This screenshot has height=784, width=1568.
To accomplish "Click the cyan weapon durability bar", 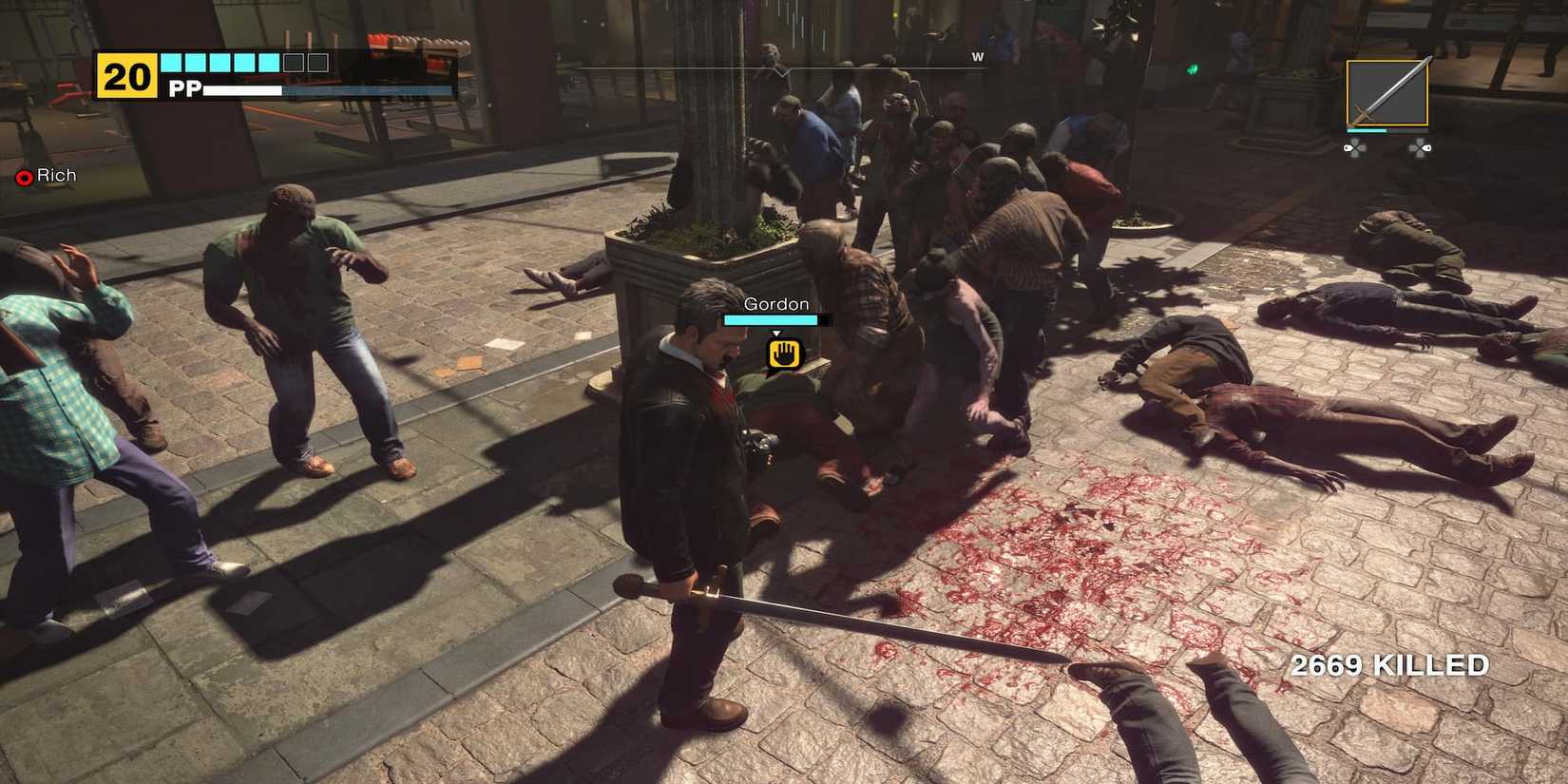I will click(x=1366, y=130).
